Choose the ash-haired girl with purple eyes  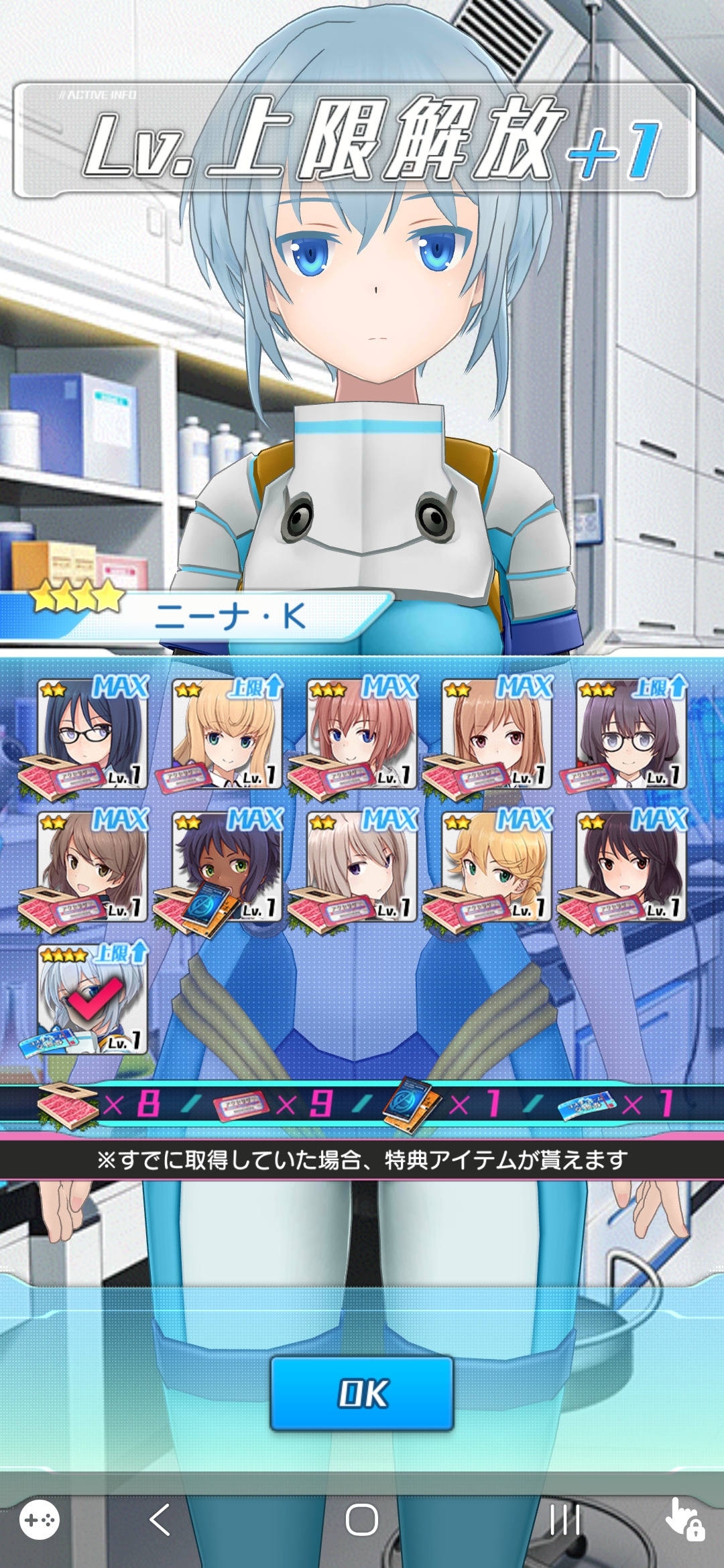[x=361, y=867]
